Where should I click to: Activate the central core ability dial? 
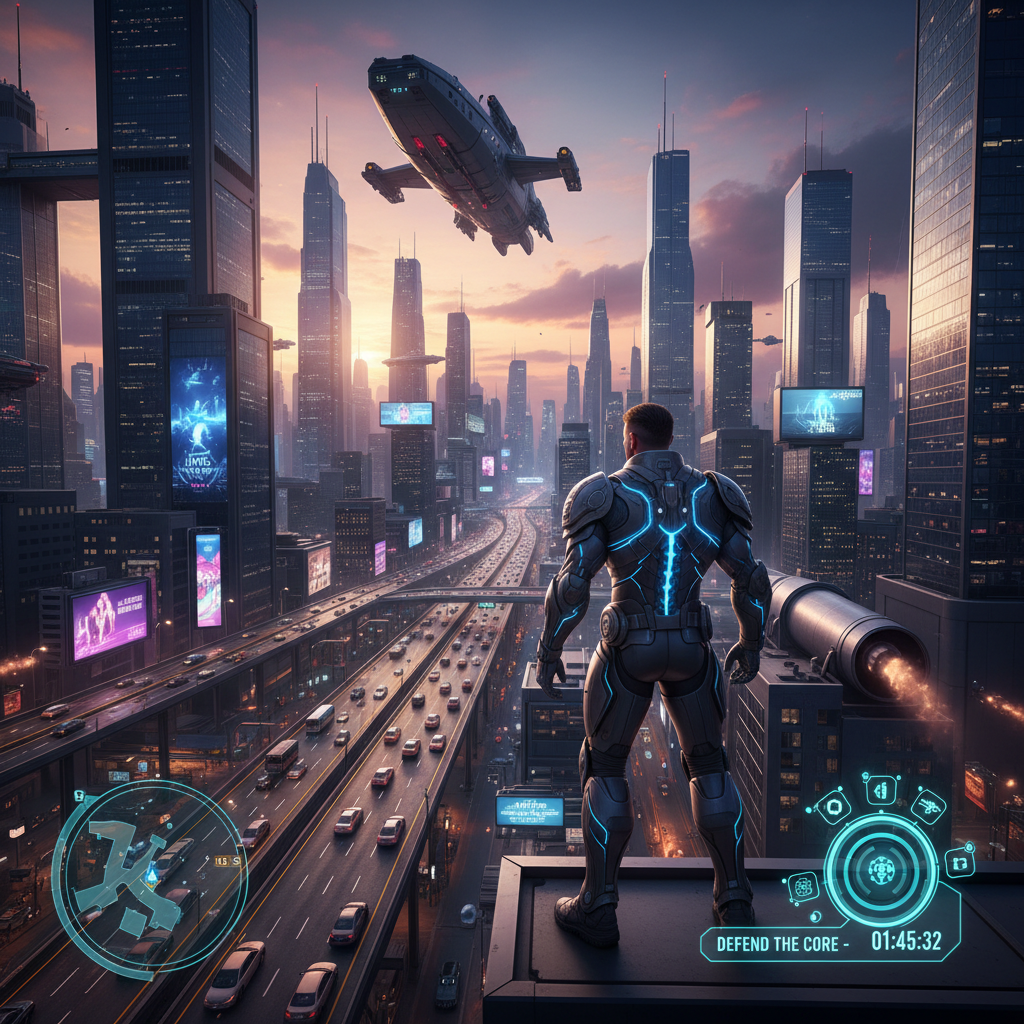coord(881,869)
